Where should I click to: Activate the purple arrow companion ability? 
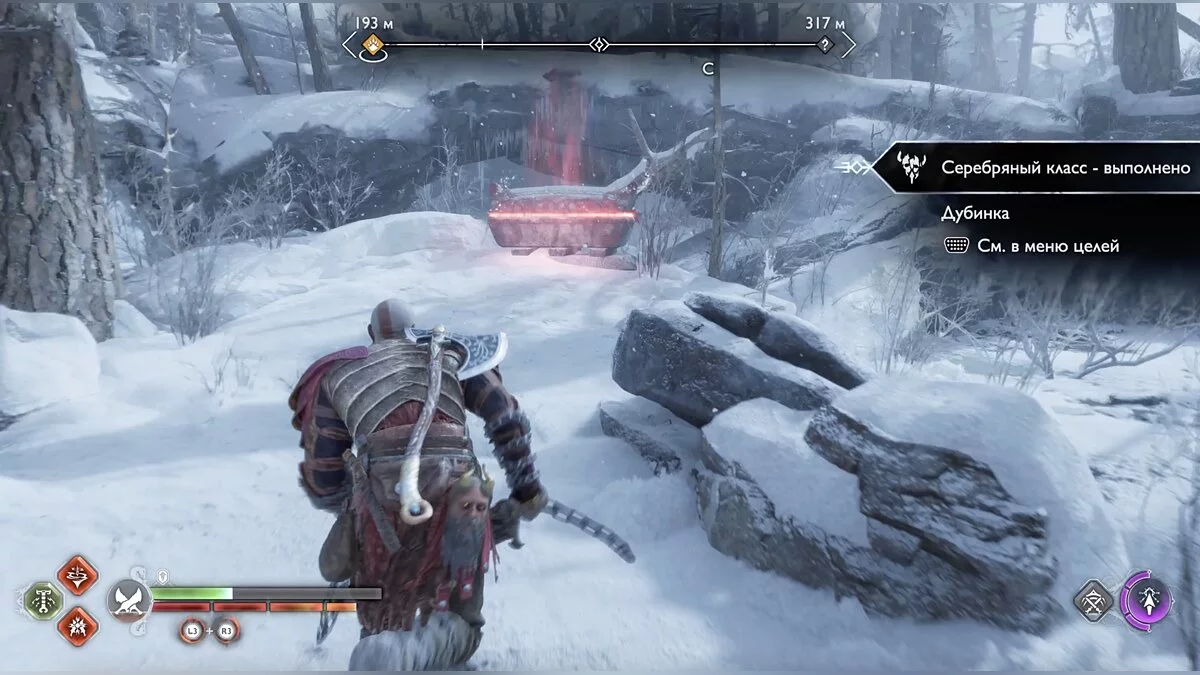pos(1146,599)
